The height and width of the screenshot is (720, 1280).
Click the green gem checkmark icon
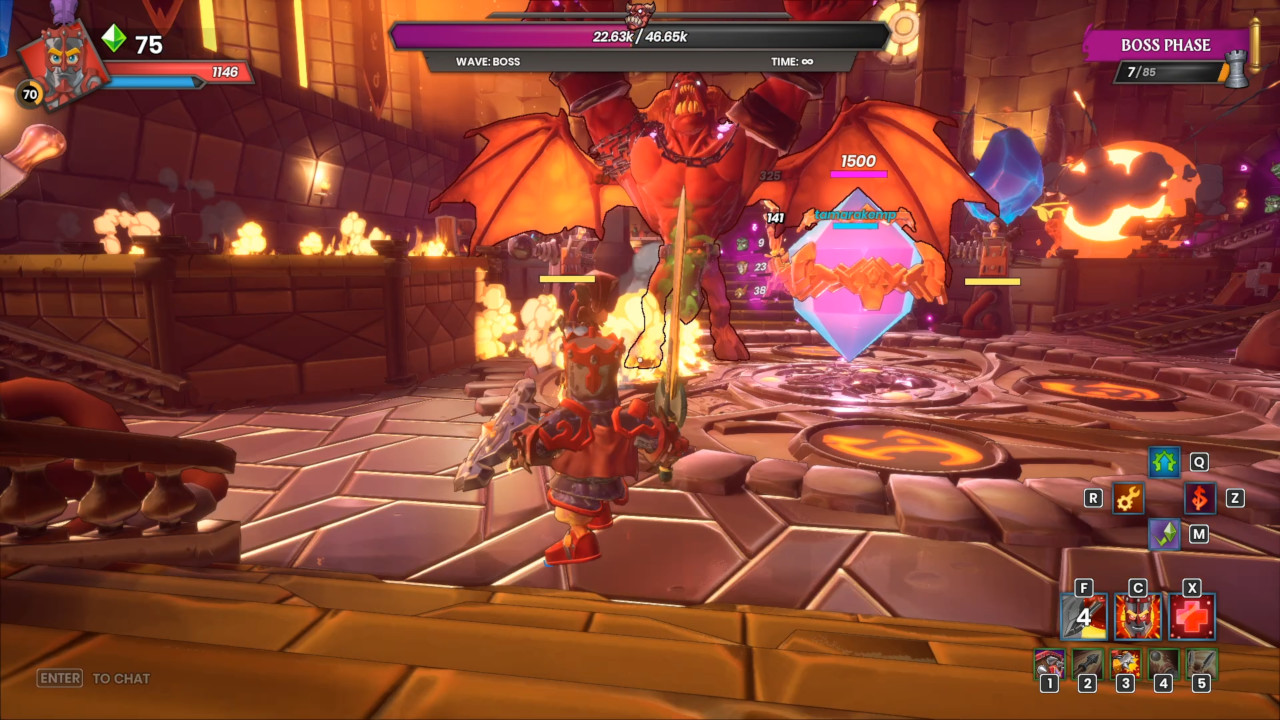pyautogui.click(x=1164, y=534)
